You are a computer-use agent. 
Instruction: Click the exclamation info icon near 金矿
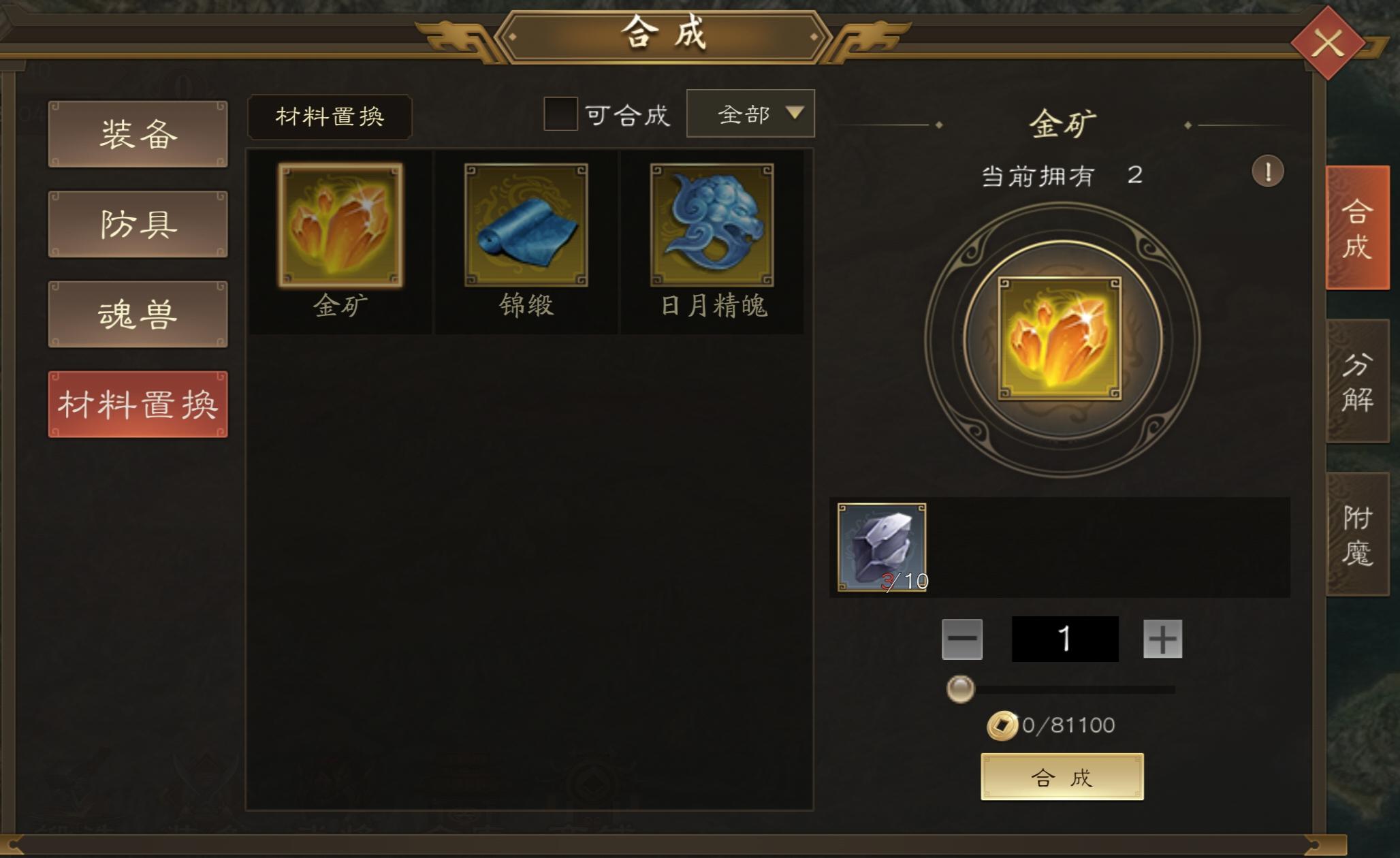point(1267,172)
